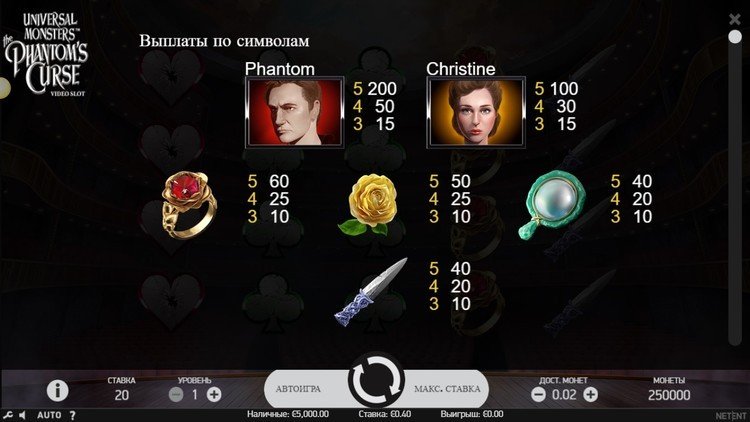Set the Макс. Ставка max bet
The image size is (750, 422).
(x=447, y=388)
